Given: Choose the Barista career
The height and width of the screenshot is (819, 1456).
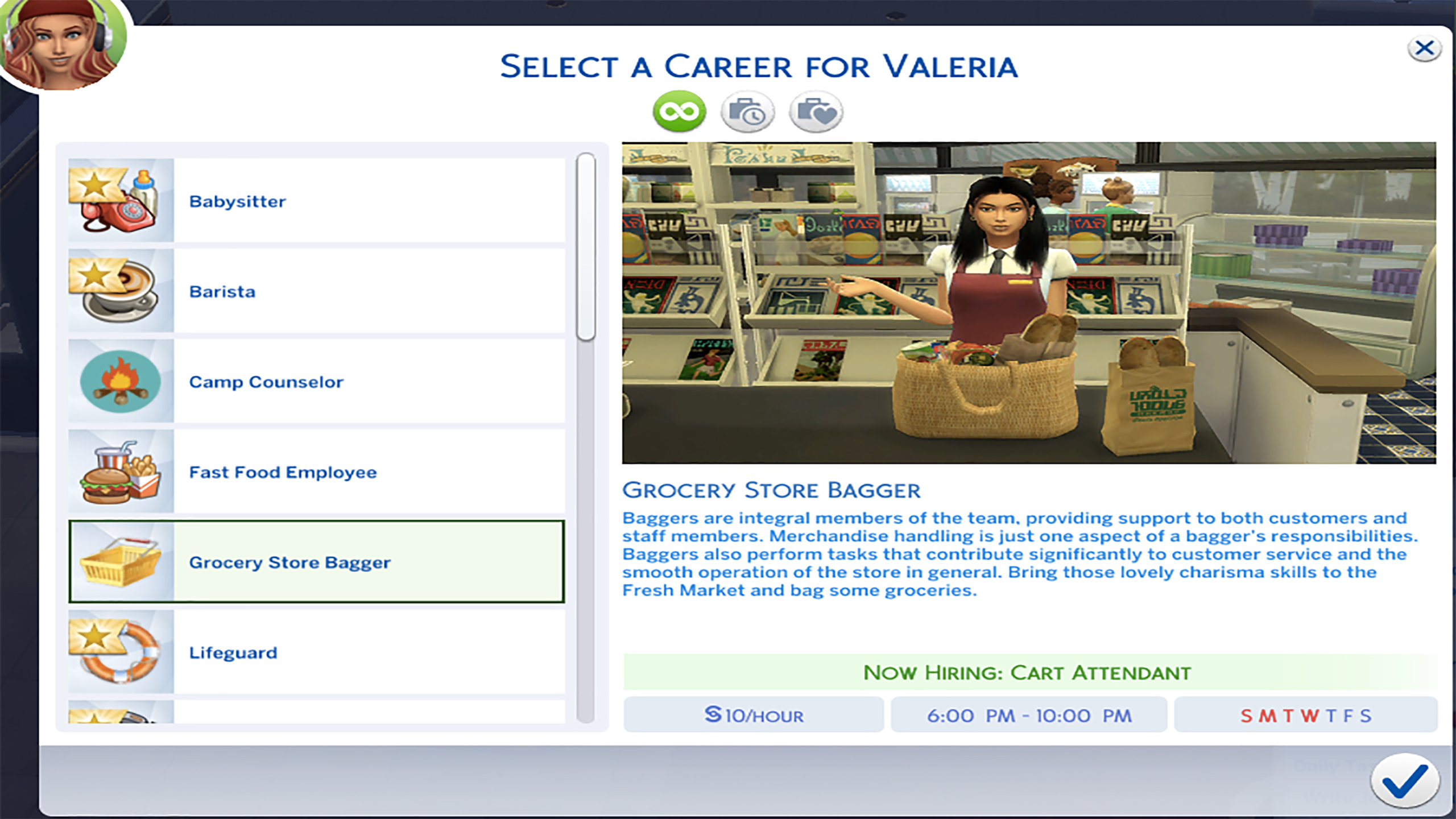Looking at the screenshot, I should (x=316, y=291).
